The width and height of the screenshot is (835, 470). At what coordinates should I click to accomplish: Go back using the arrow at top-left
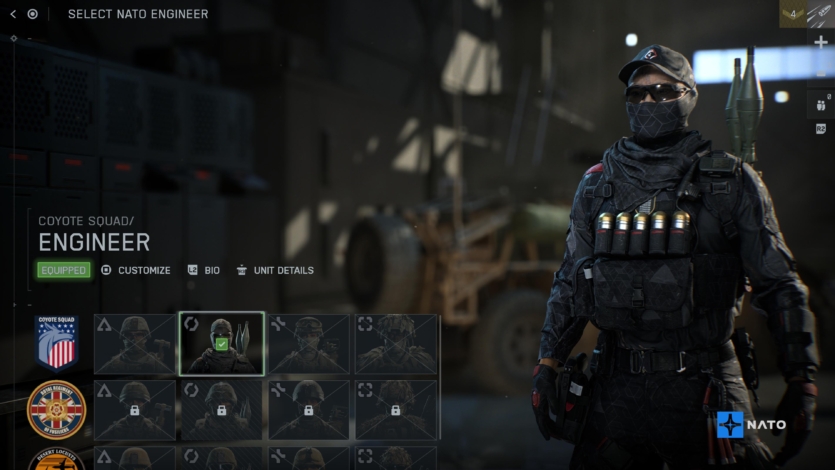(x=13, y=14)
